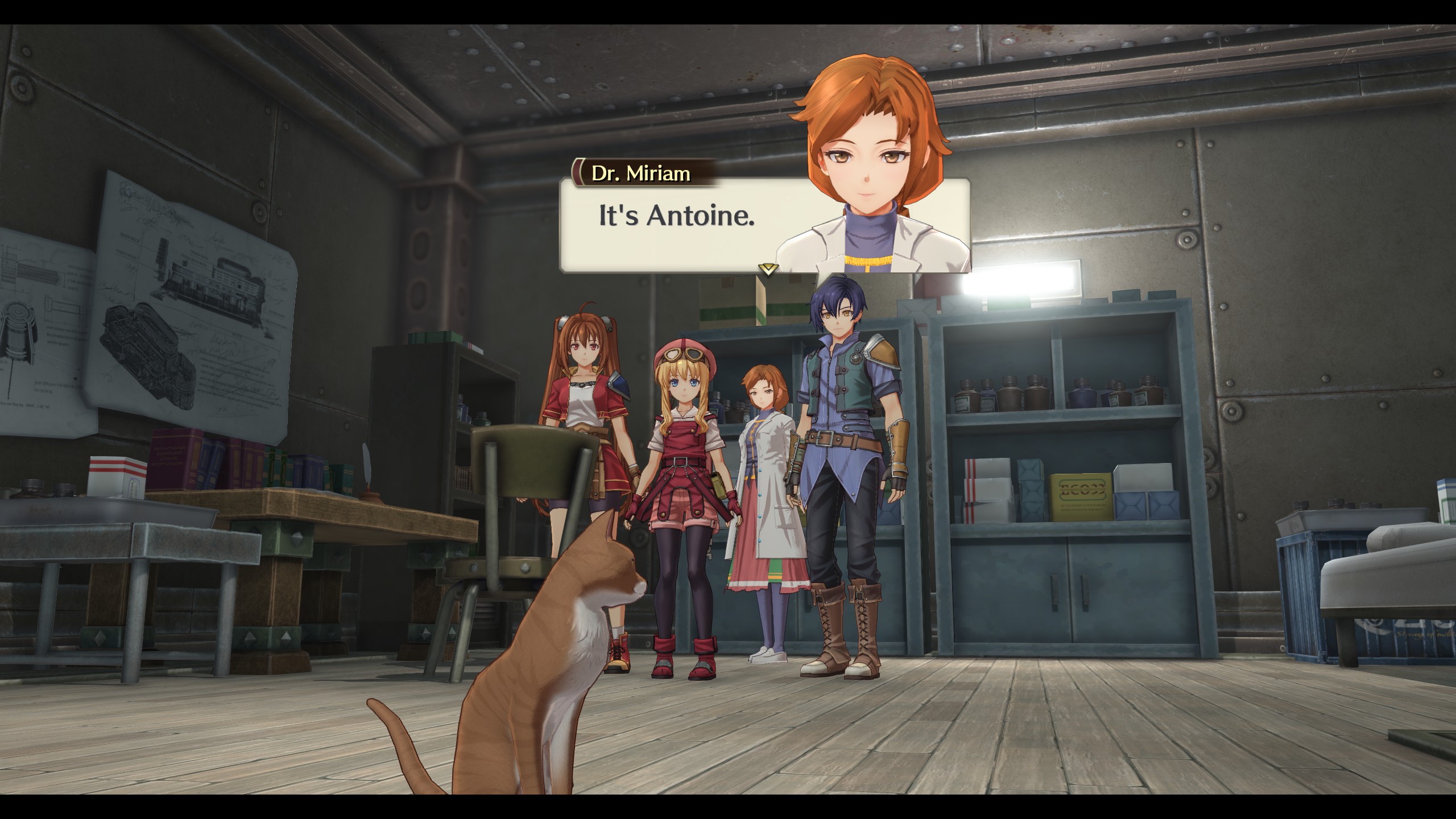Screen dimensions: 1456x819
Task: Advance dialogue with the yellow arrow indicator
Action: click(768, 269)
